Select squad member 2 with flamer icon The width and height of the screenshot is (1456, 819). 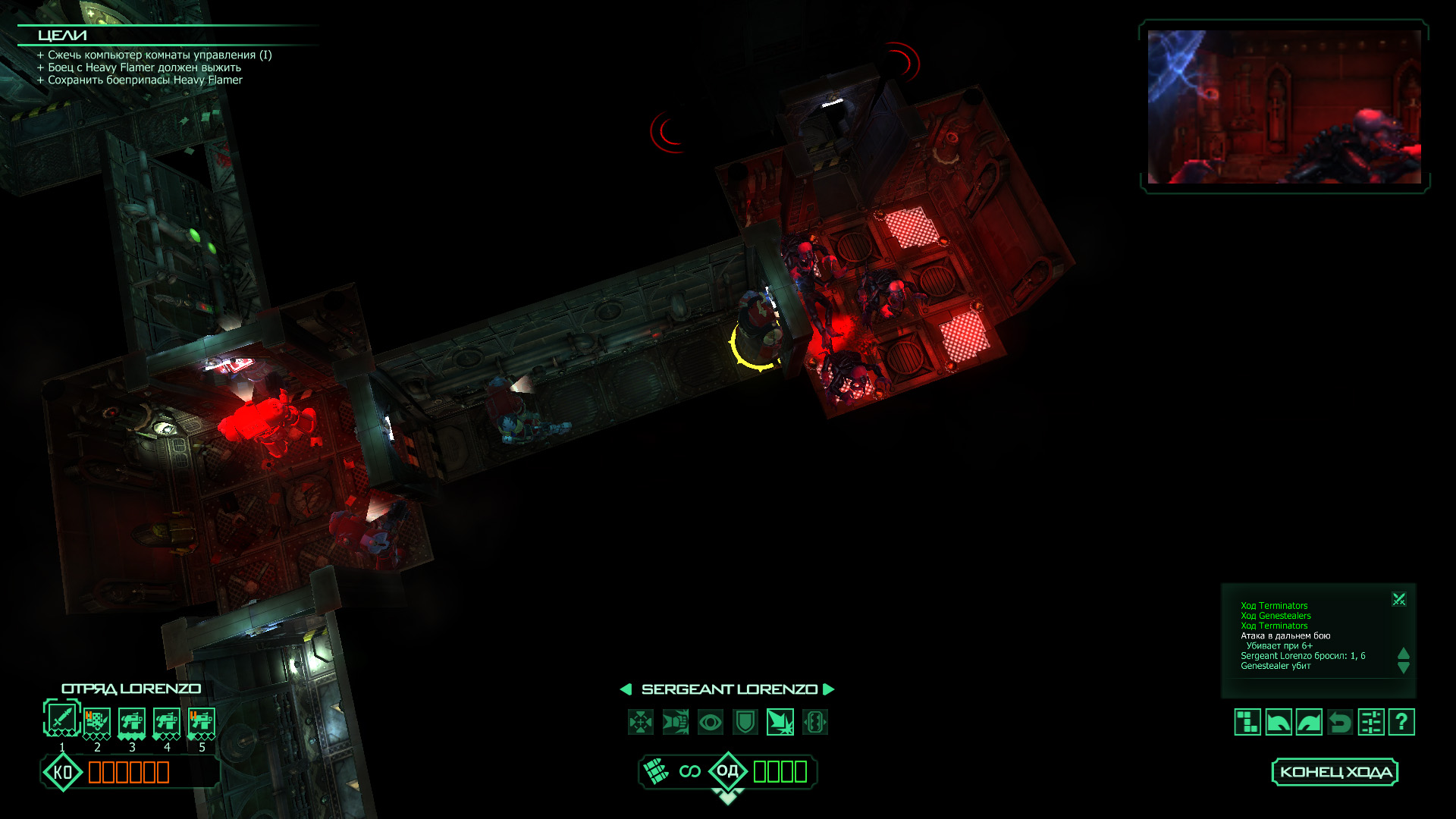97,721
